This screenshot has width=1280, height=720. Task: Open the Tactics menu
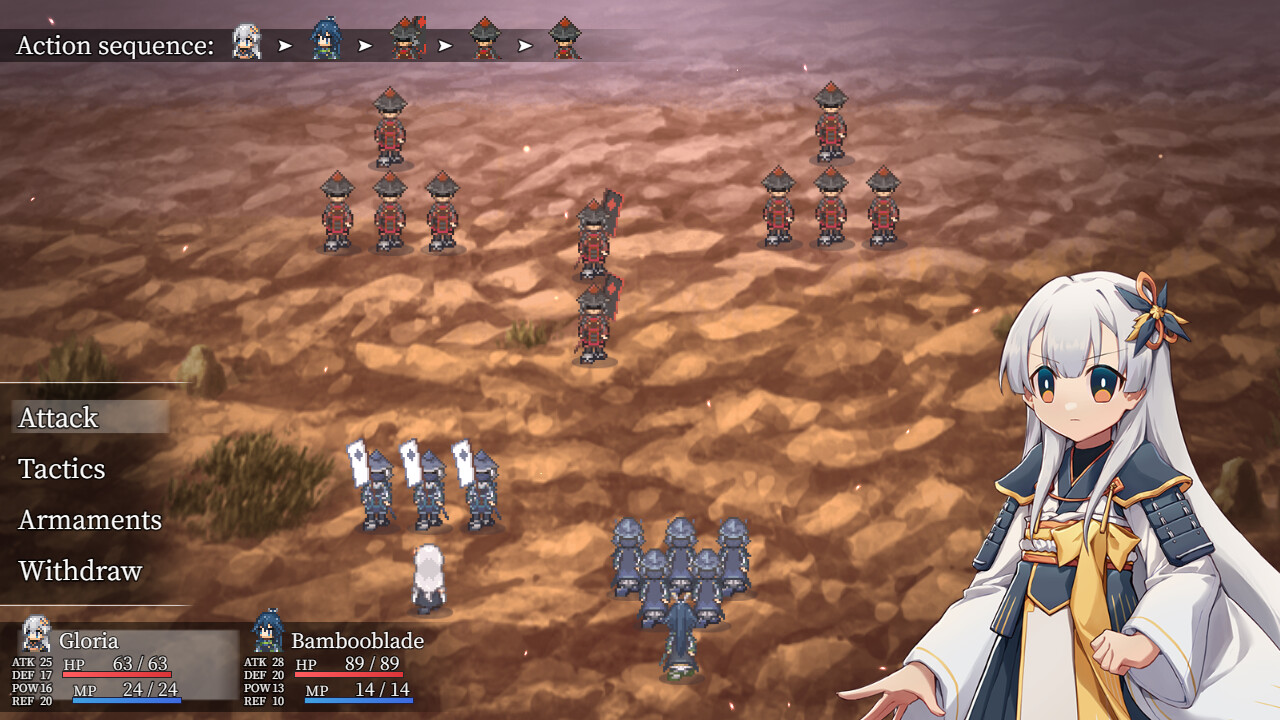(62, 469)
